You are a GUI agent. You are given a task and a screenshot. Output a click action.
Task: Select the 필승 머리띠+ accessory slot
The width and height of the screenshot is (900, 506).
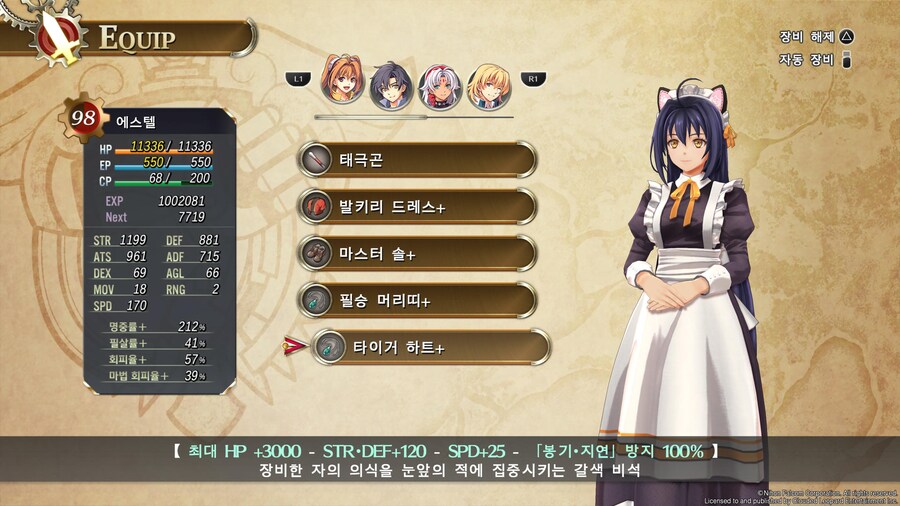(416, 300)
